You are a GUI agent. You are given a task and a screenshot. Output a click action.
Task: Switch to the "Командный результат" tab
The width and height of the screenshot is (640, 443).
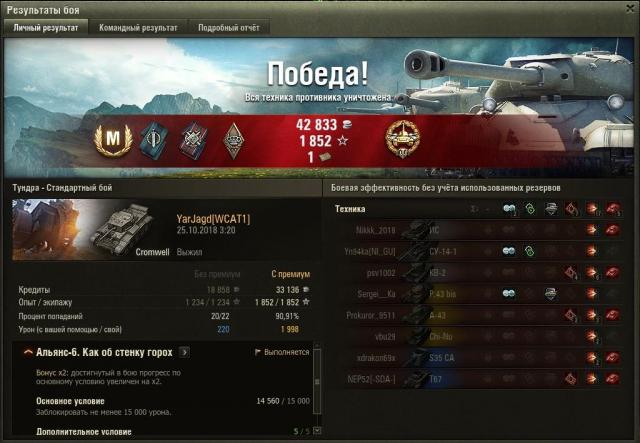[138, 28]
